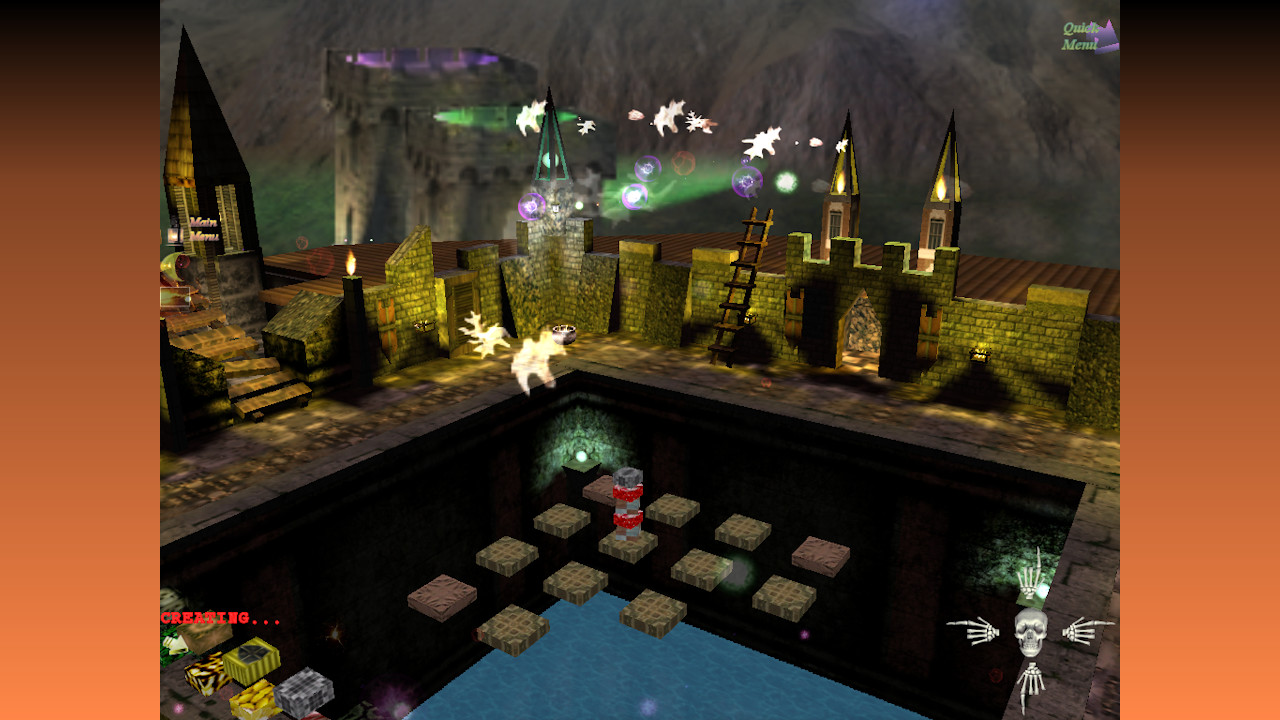Click the CREATING... status text

[x=221, y=618]
